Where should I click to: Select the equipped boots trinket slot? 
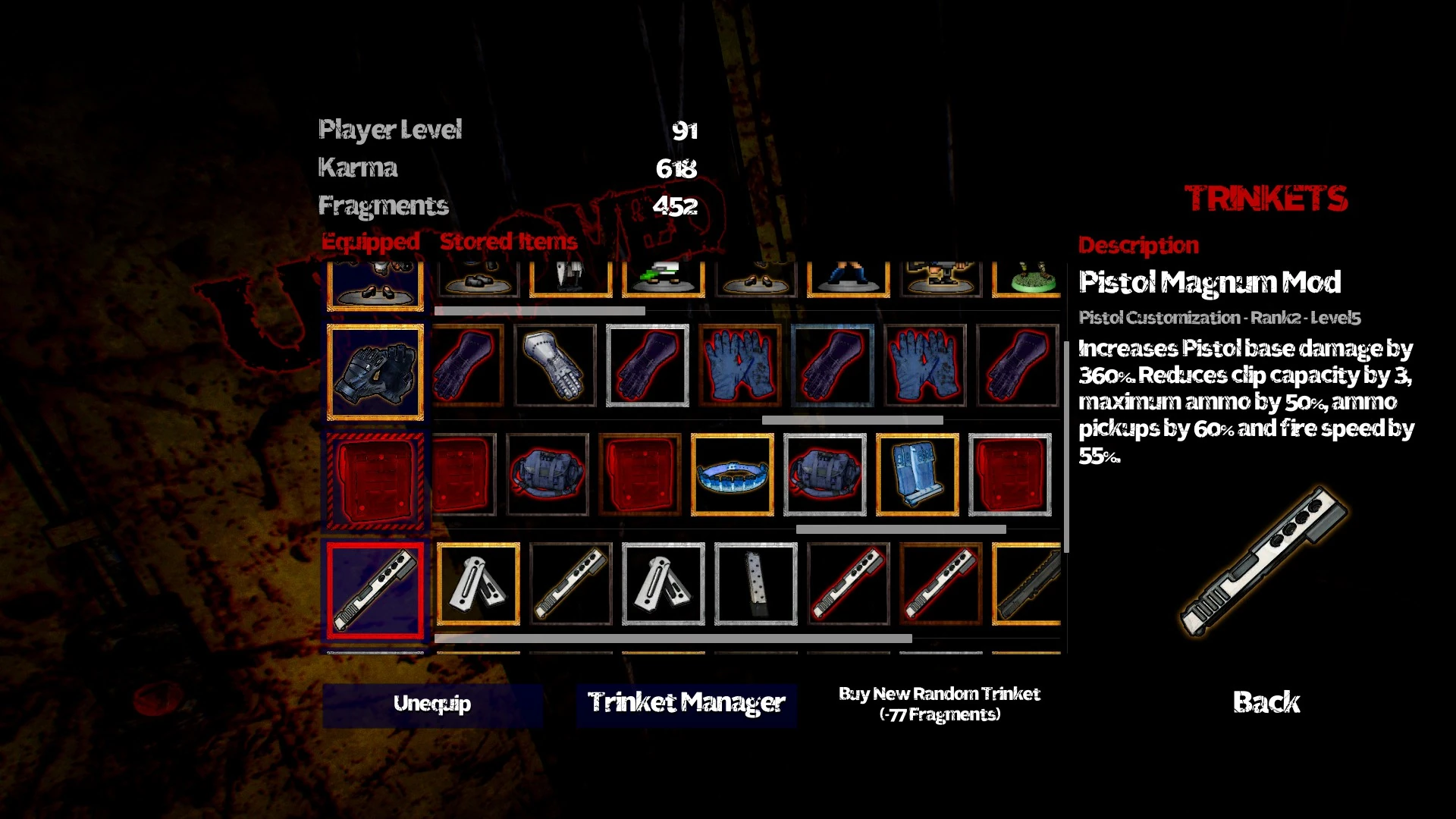point(377,284)
